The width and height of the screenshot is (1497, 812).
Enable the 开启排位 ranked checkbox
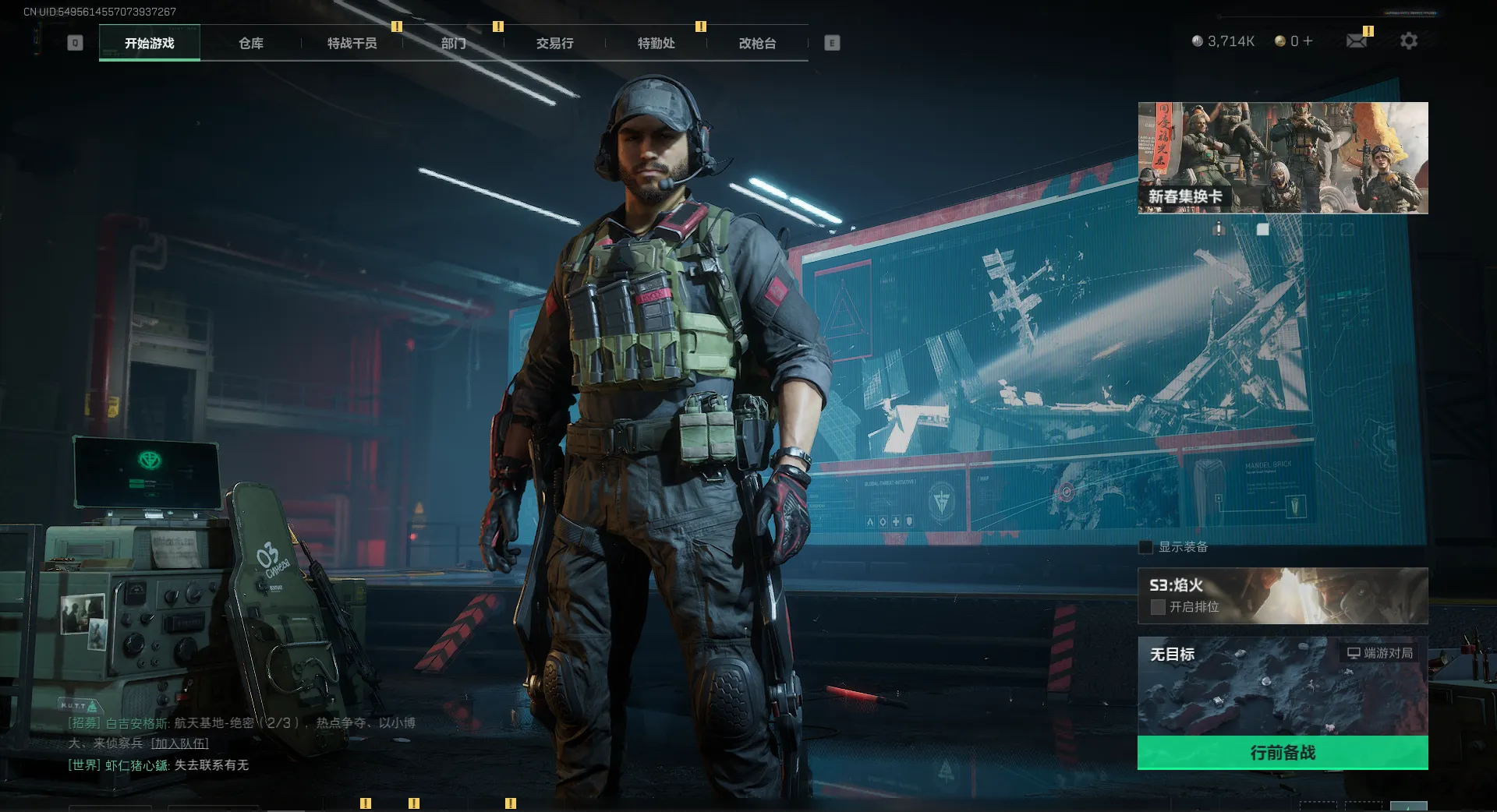point(1158,607)
